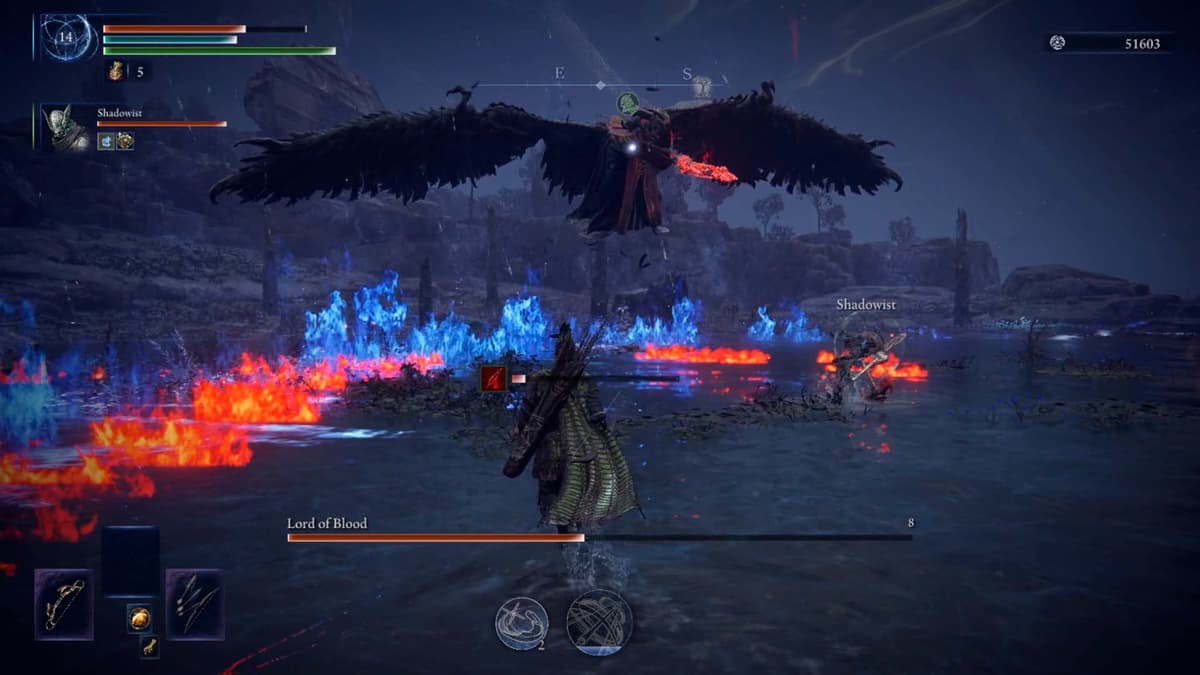Image resolution: width=1200 pixels, height=675 pixels.
Task: Click the red blood status icon
Action: [x=493, y=378]
